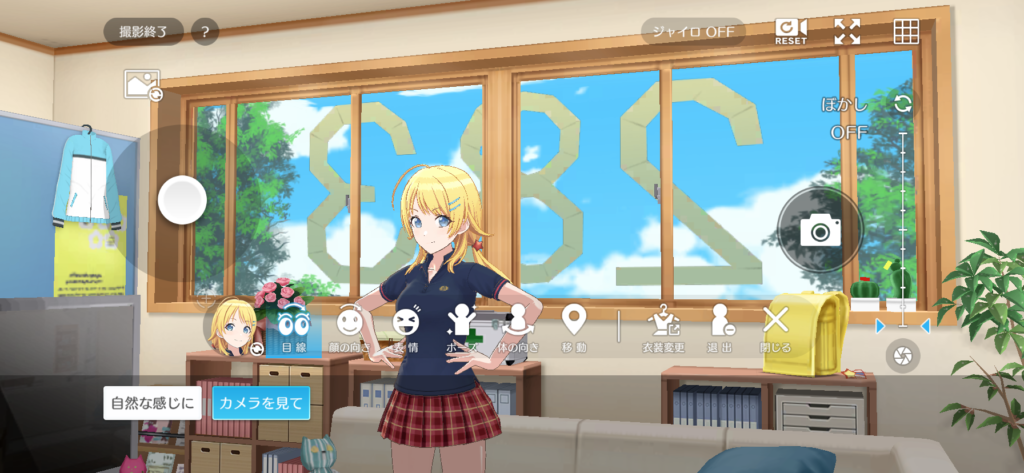Open the background image change icon

[142, 84]
